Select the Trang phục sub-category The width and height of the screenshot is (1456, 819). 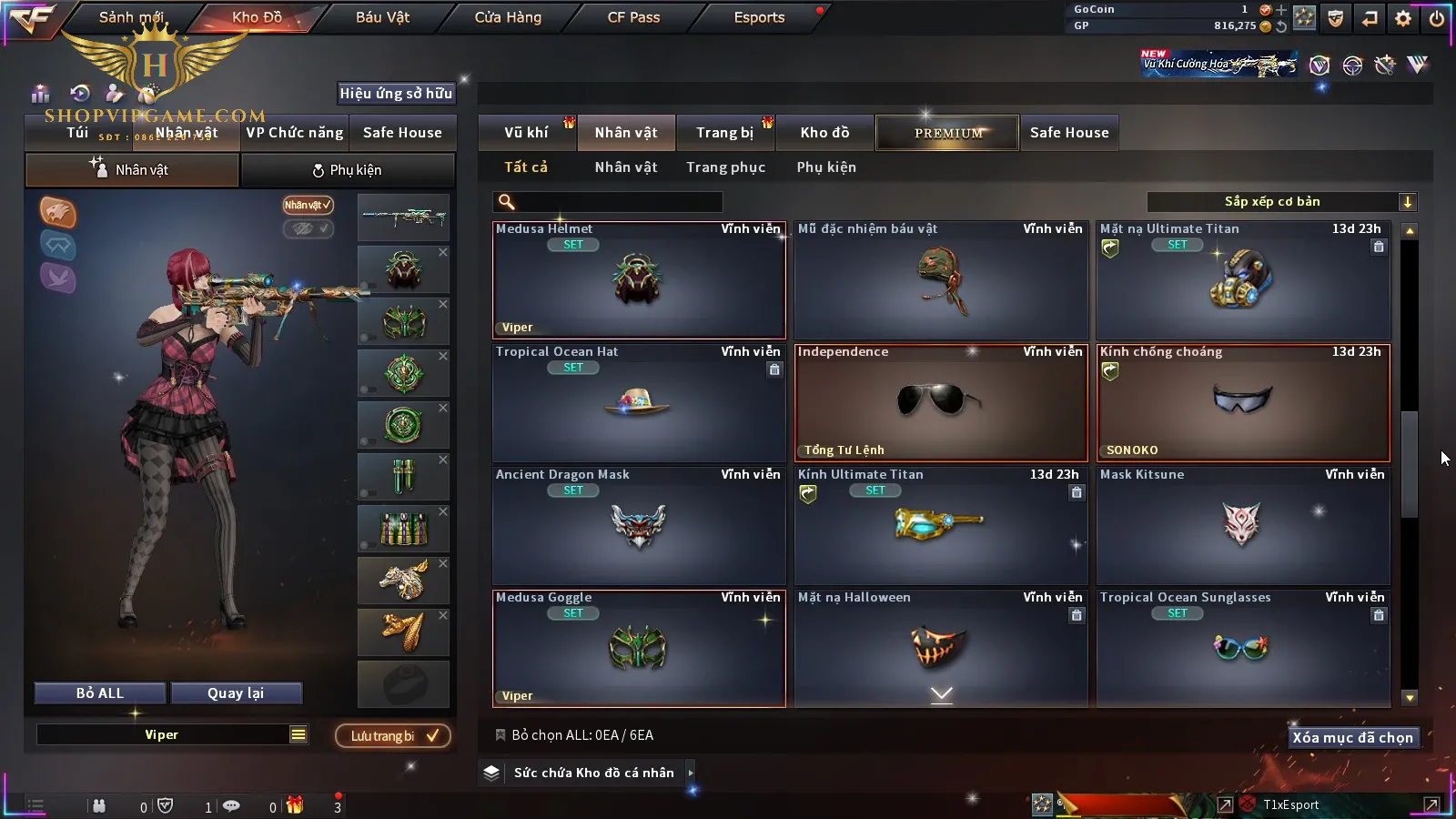(x=725, y=167)
